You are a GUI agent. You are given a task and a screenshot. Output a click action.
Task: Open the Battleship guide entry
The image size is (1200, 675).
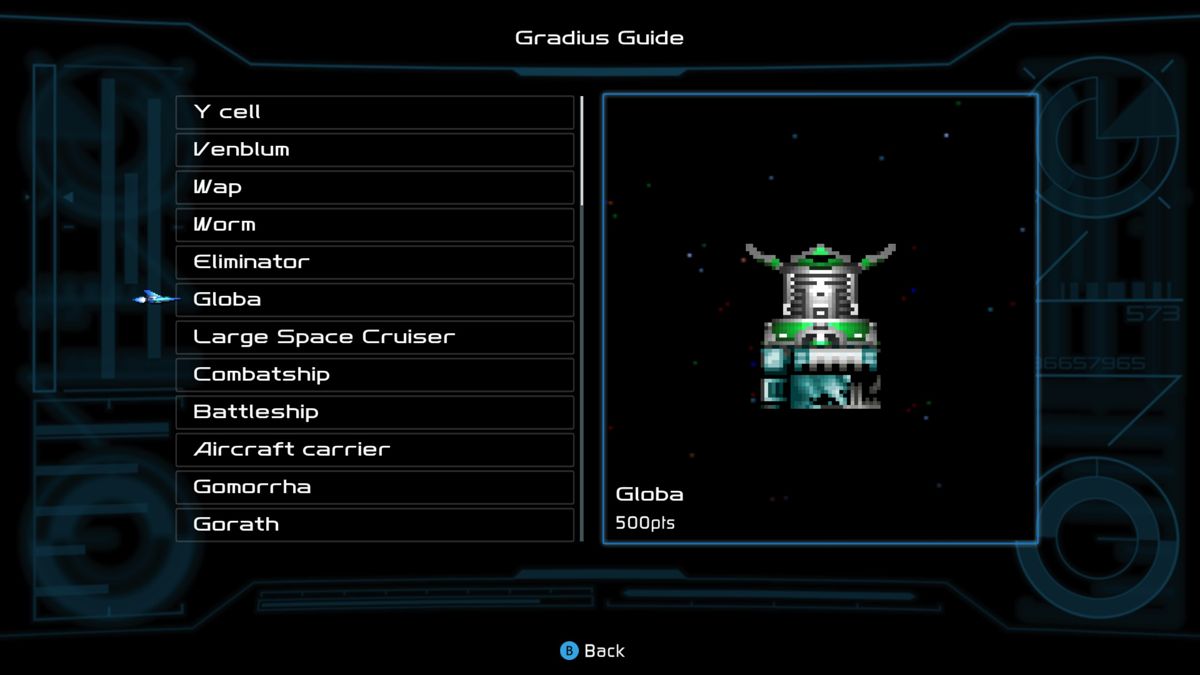tap(375, 412)
